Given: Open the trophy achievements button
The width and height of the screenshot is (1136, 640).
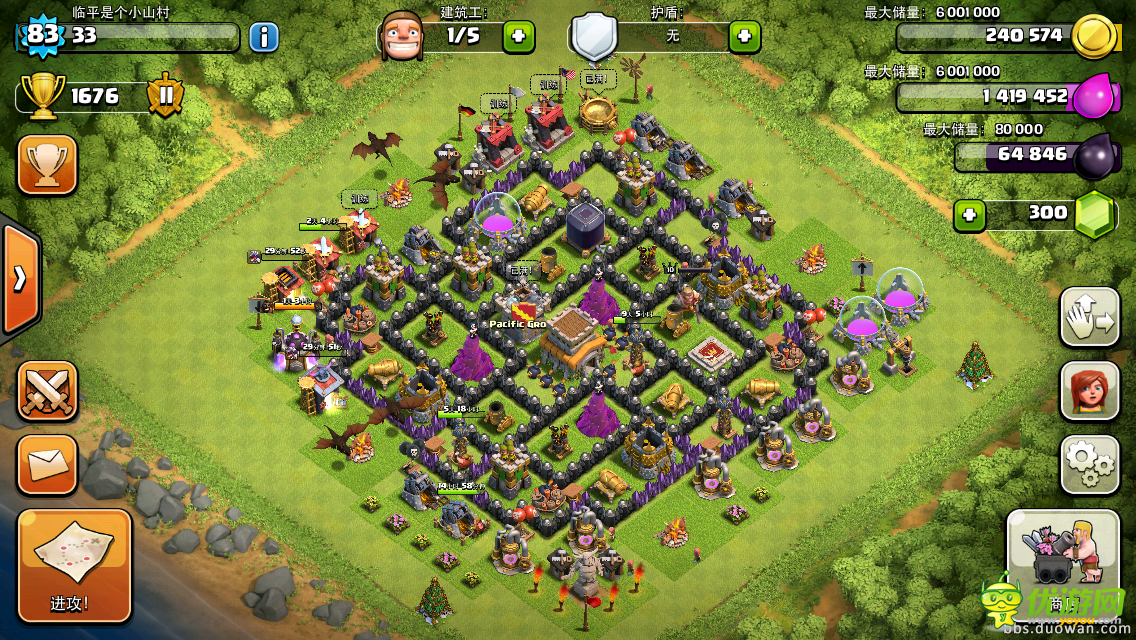Looking at the screenshot, I should click(47, 164).
